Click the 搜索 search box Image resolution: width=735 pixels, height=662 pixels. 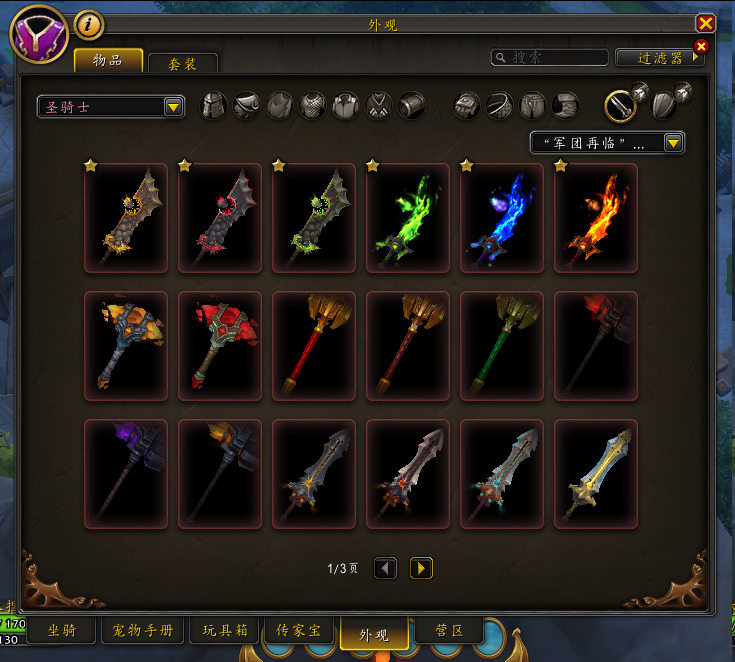[x=550, y=58]
